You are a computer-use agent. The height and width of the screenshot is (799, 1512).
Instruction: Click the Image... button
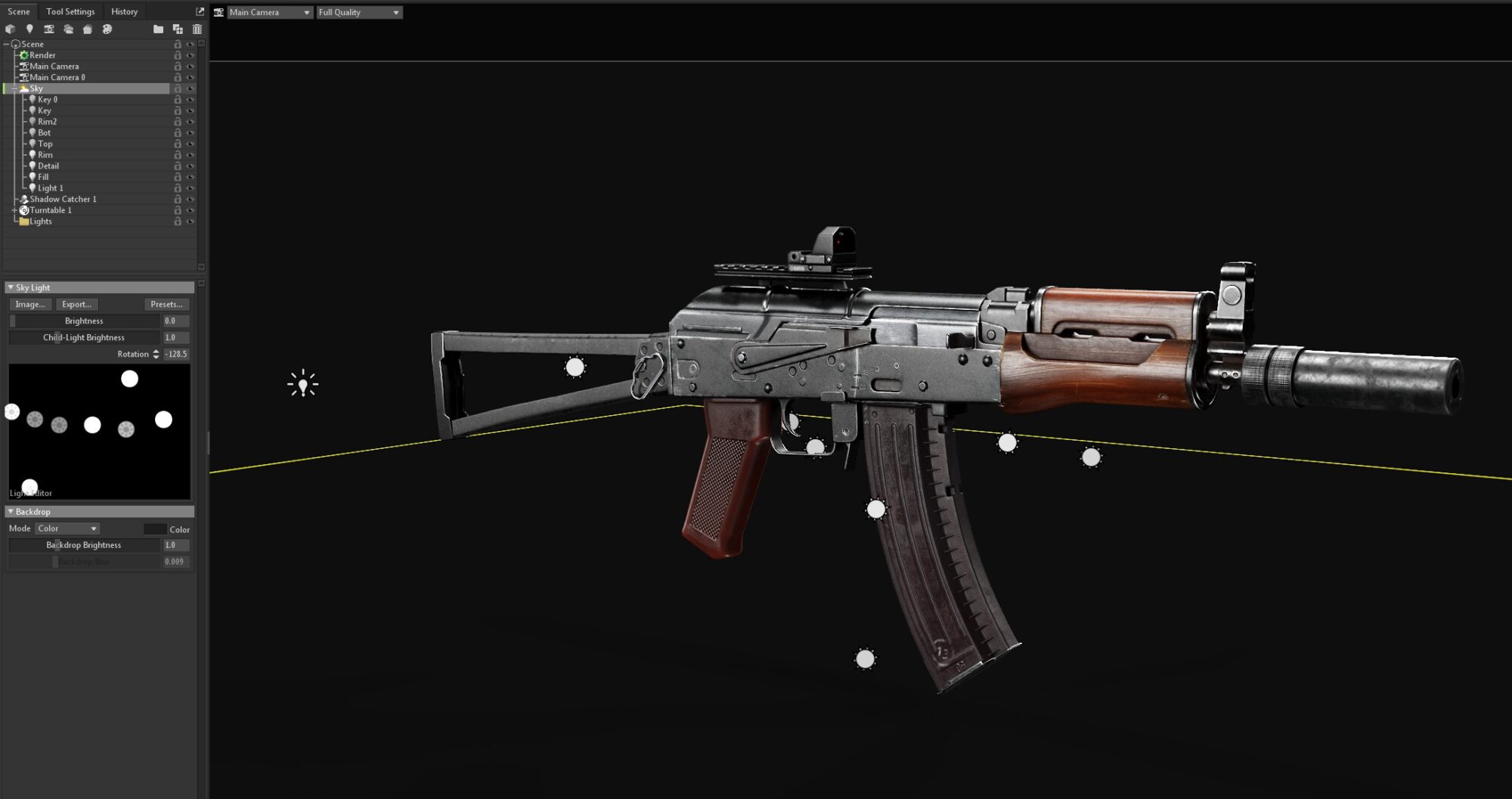tap(30, 304)
